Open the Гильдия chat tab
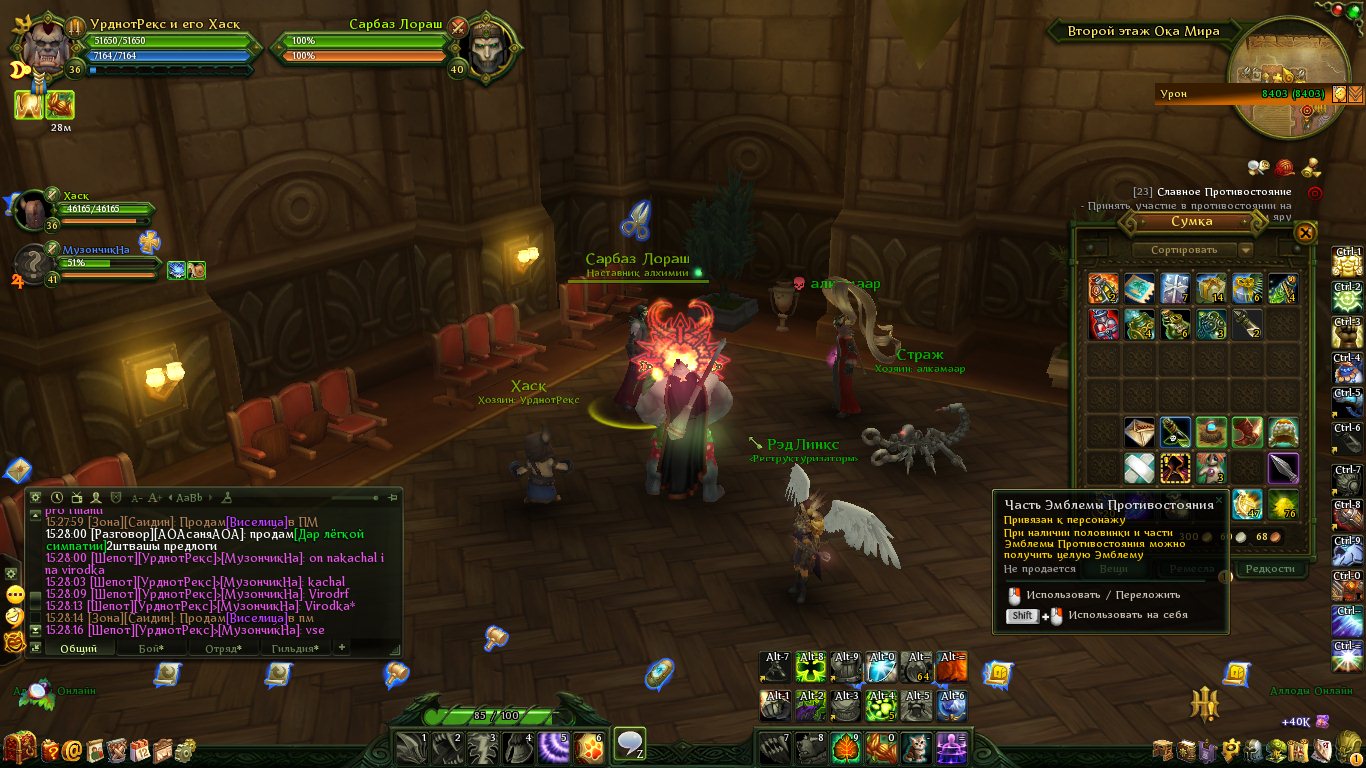 [295, 648]
